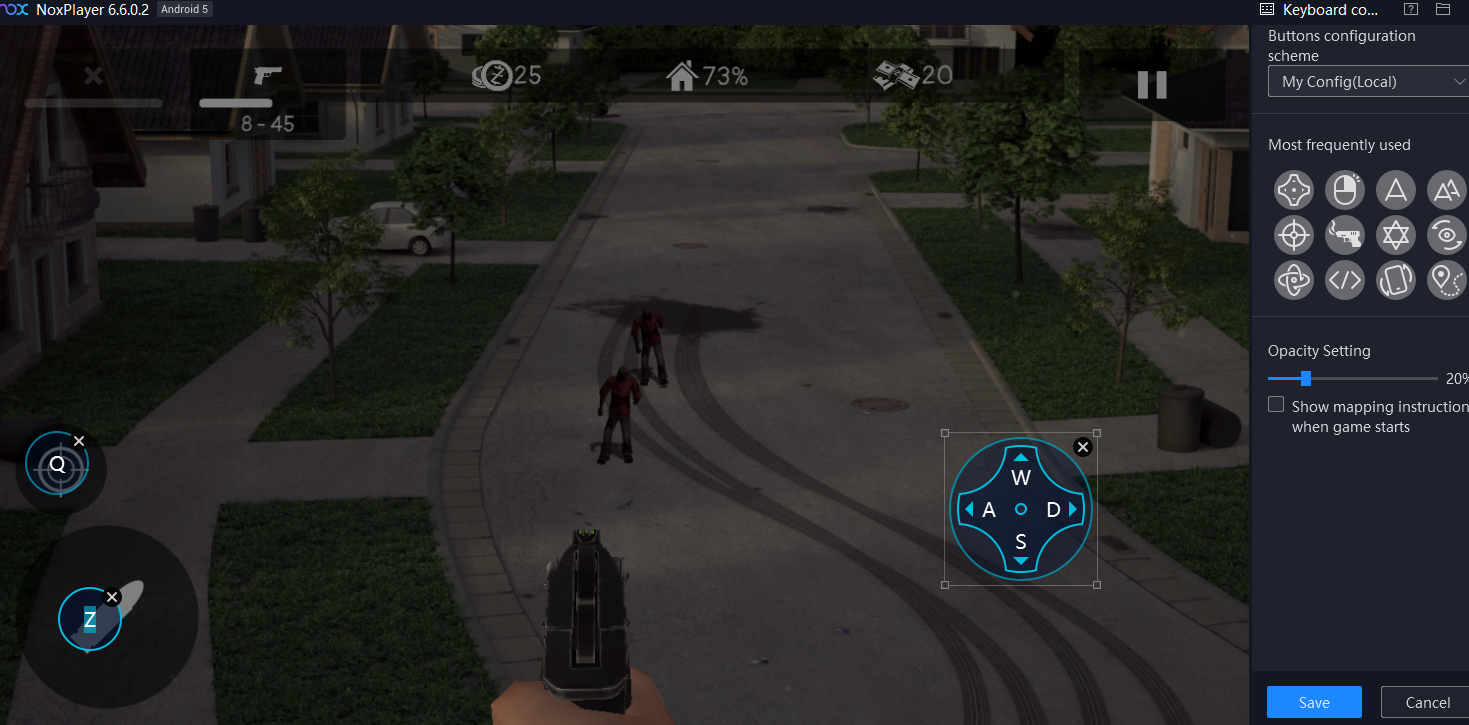Pause the game with the pause icon

[1152, 84]
